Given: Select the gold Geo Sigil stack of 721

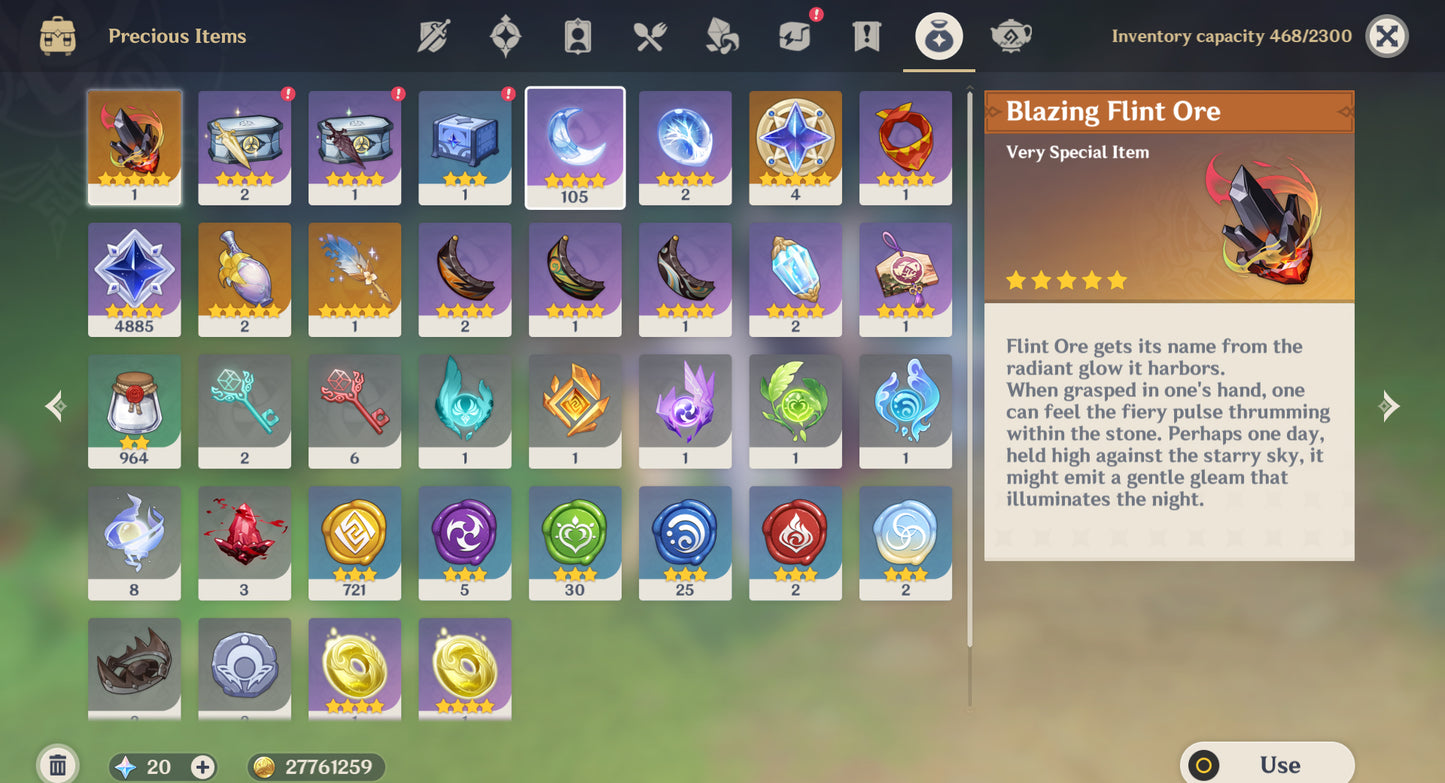Looking at the screenshot, I should (x=354, y=543).
